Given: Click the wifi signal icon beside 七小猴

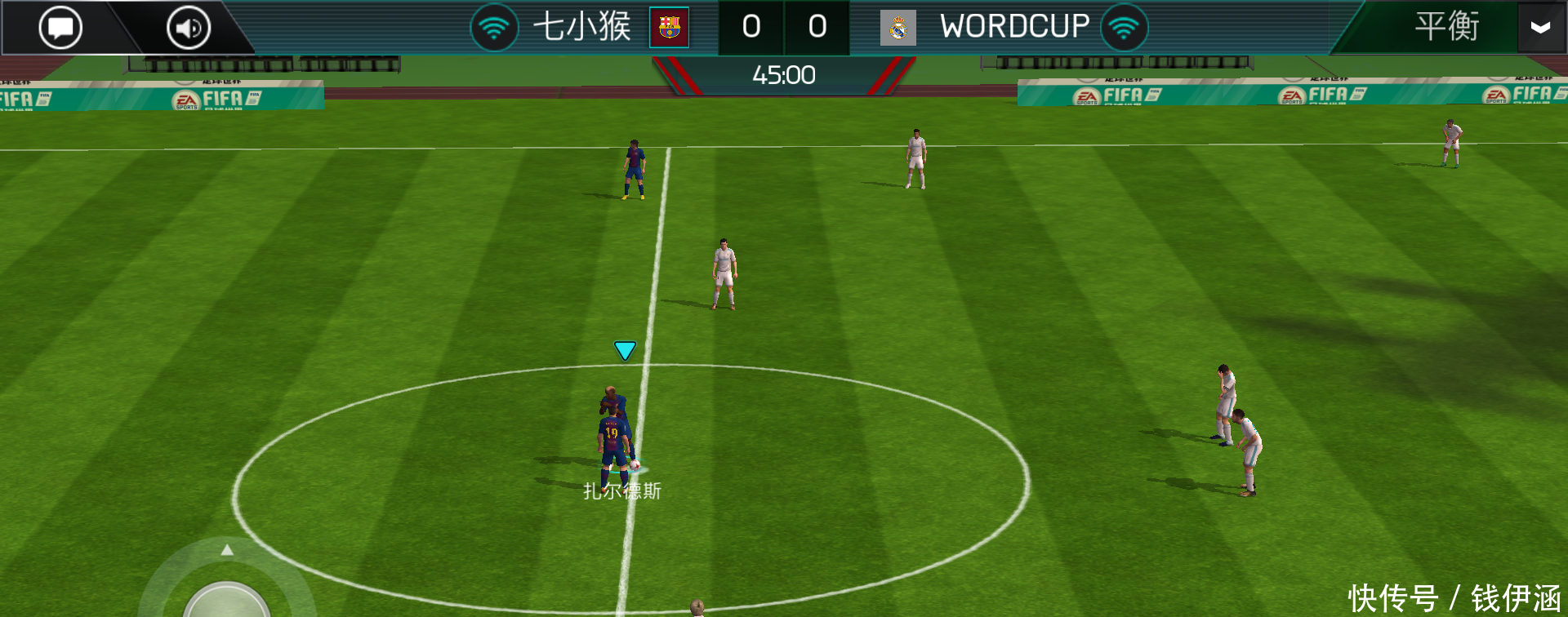Looking at the screenshot, I should pos(495,26).
